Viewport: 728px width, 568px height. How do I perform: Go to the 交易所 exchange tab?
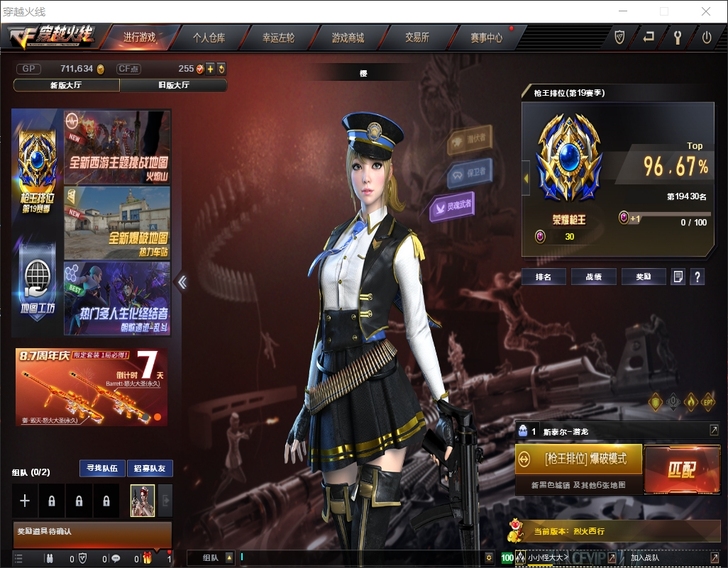[417, 38]
